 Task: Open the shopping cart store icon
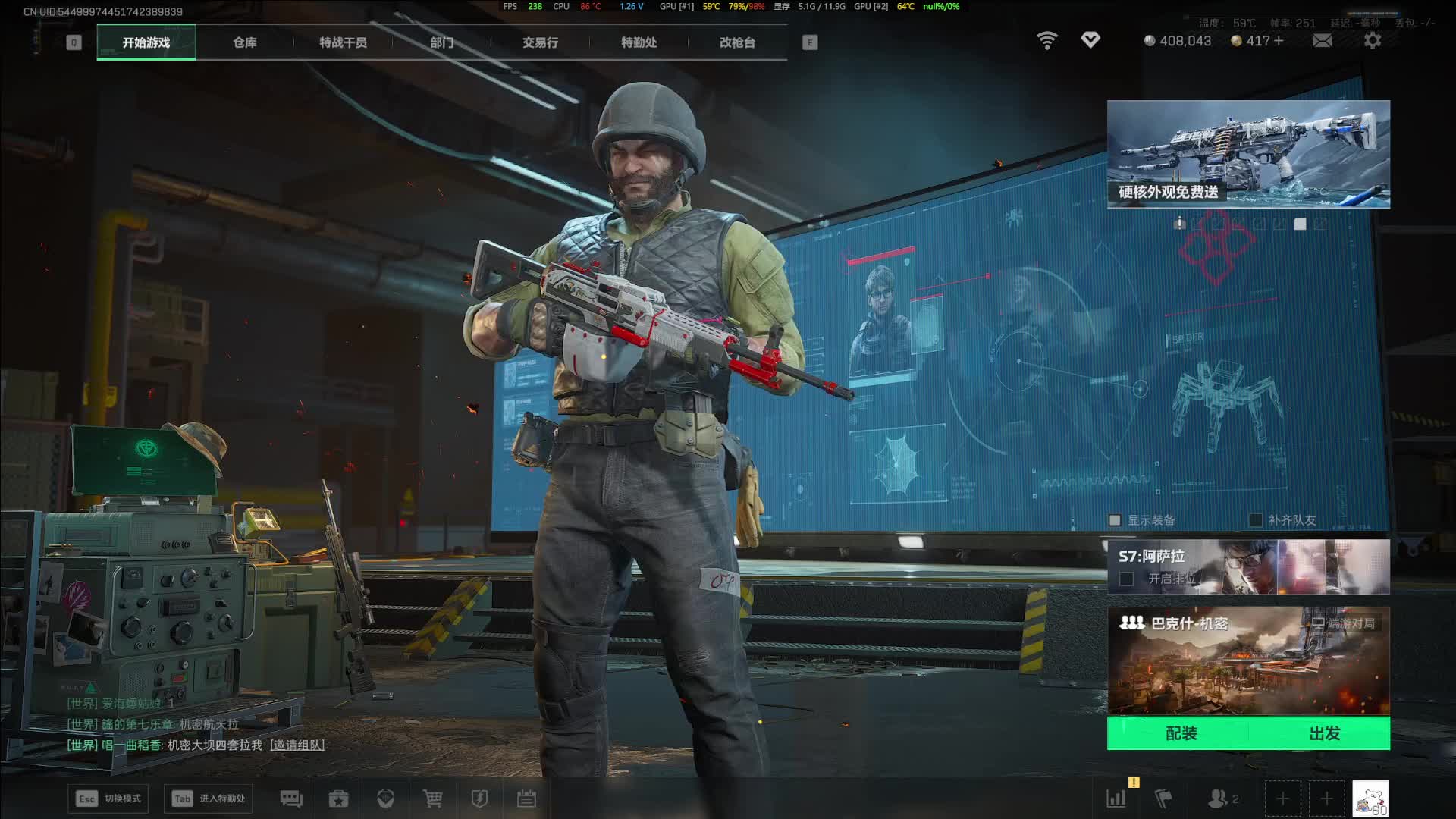[x=432, y=799]
